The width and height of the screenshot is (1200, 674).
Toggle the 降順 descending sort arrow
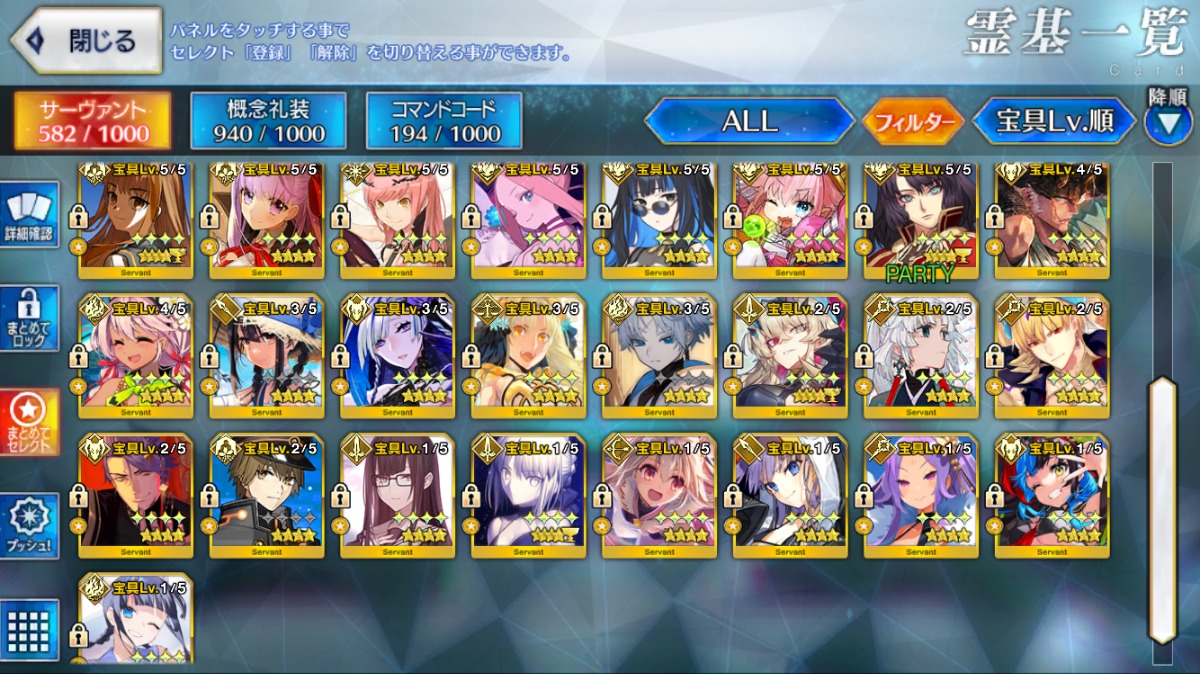click(1167, 120)
